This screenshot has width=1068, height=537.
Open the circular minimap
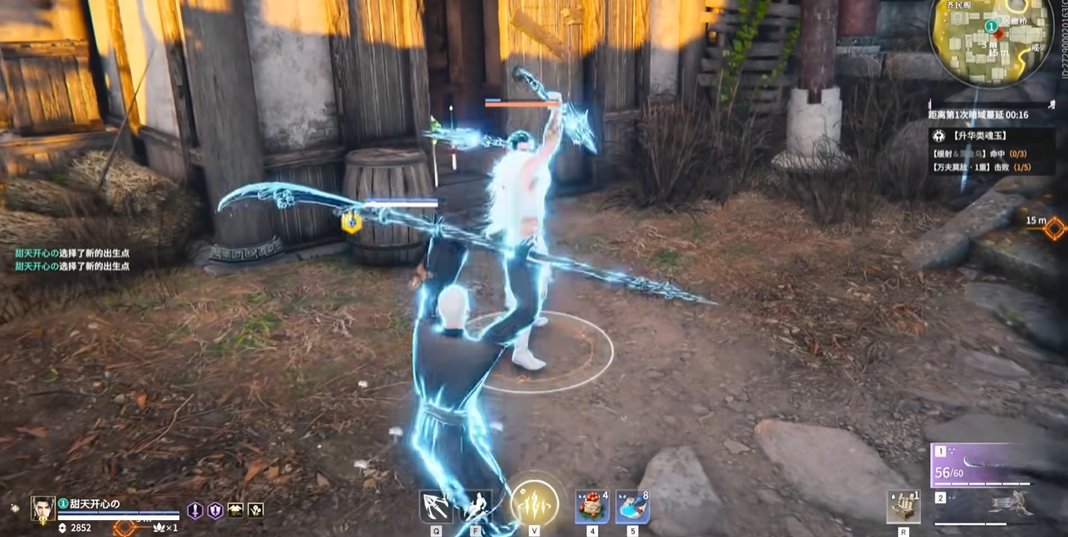[992, 42]
